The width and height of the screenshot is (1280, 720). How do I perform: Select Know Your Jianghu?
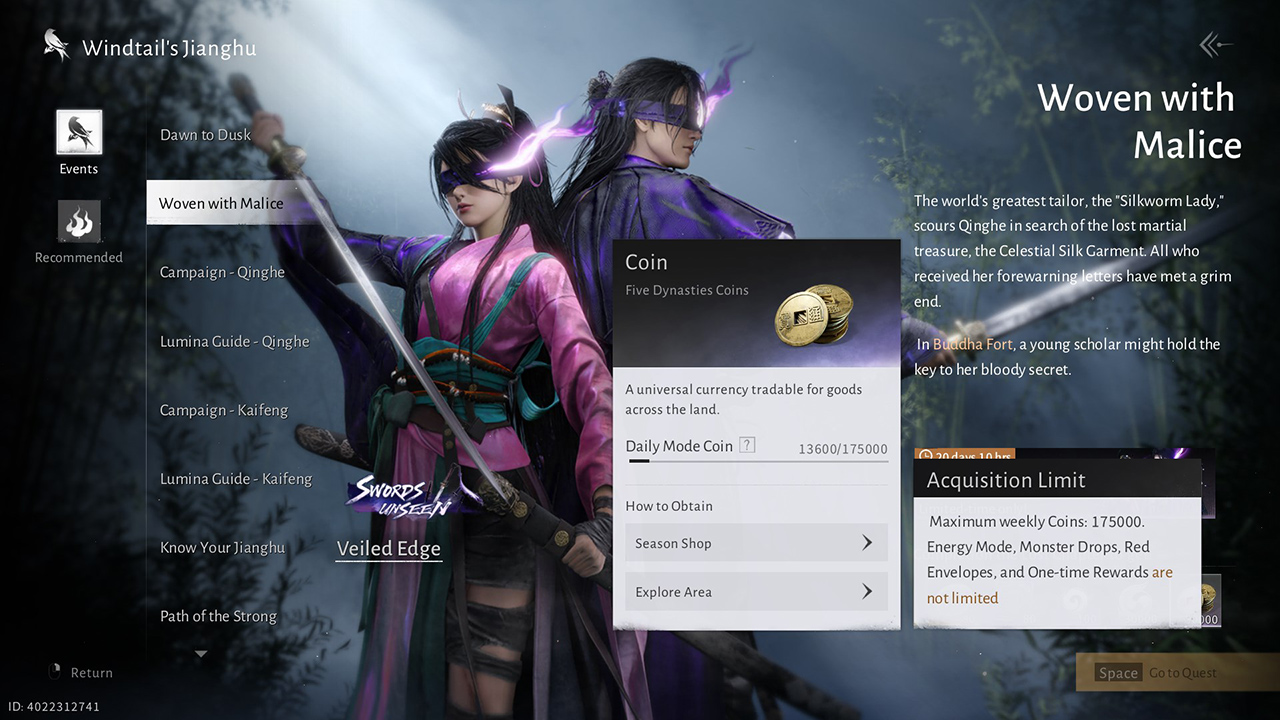click(222, 547)
